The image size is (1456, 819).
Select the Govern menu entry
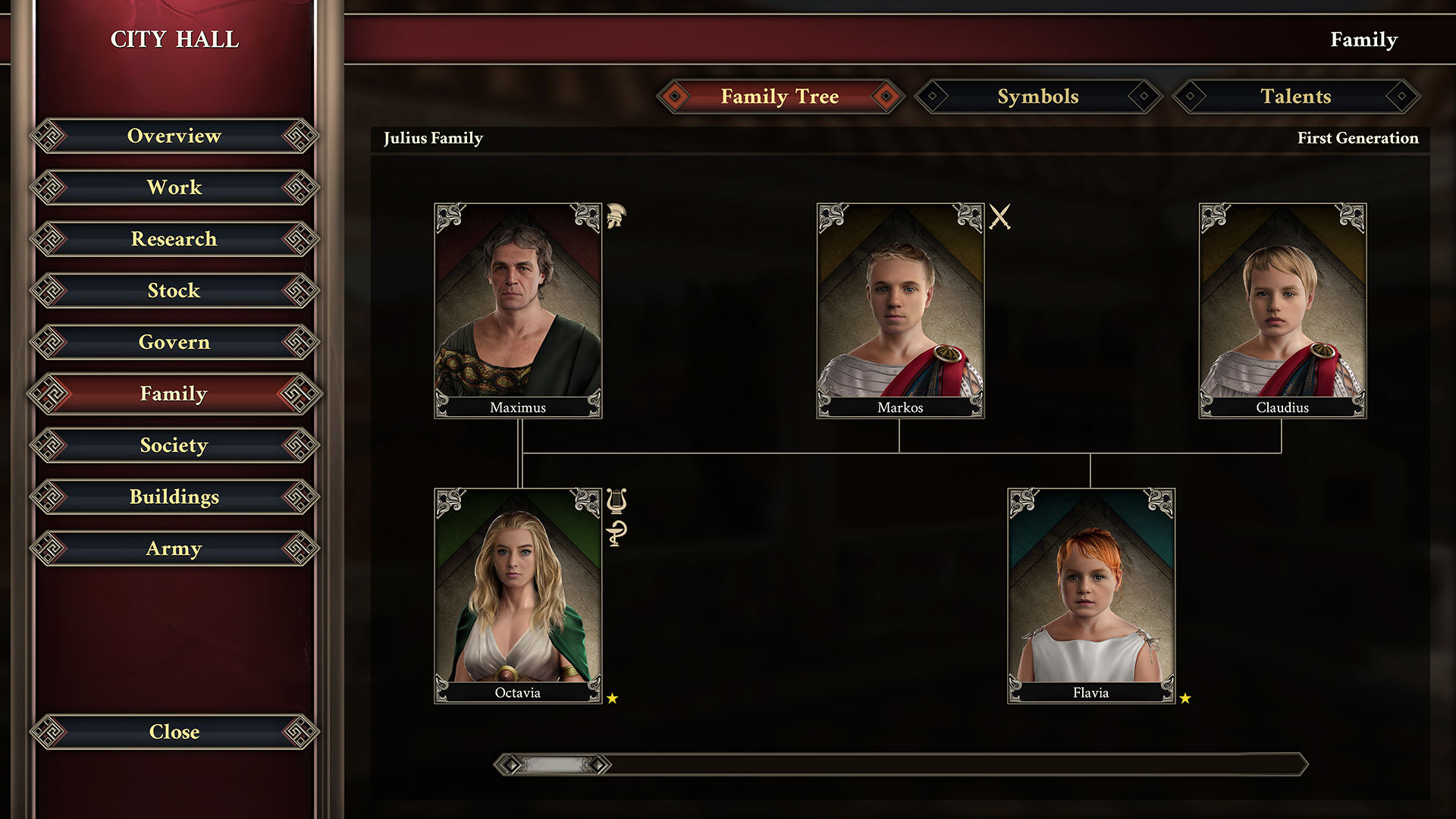(174, 343)
